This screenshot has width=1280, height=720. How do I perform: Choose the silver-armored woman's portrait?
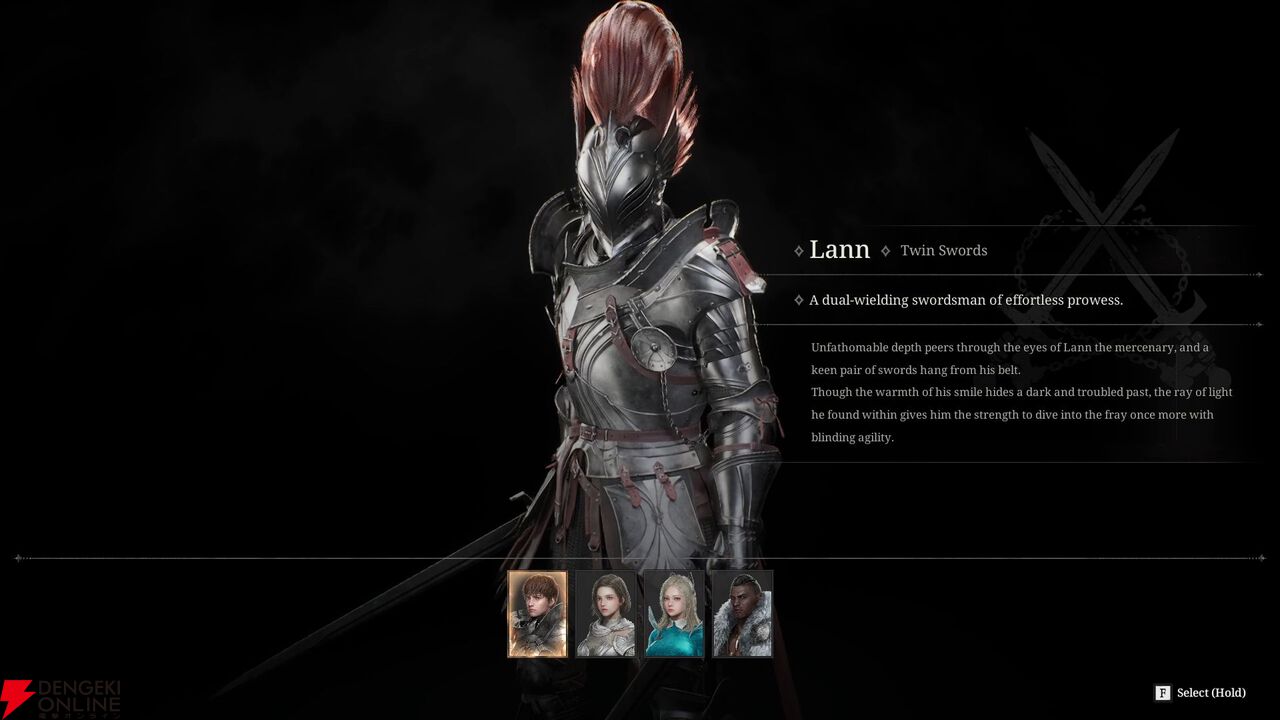(606, 613)
